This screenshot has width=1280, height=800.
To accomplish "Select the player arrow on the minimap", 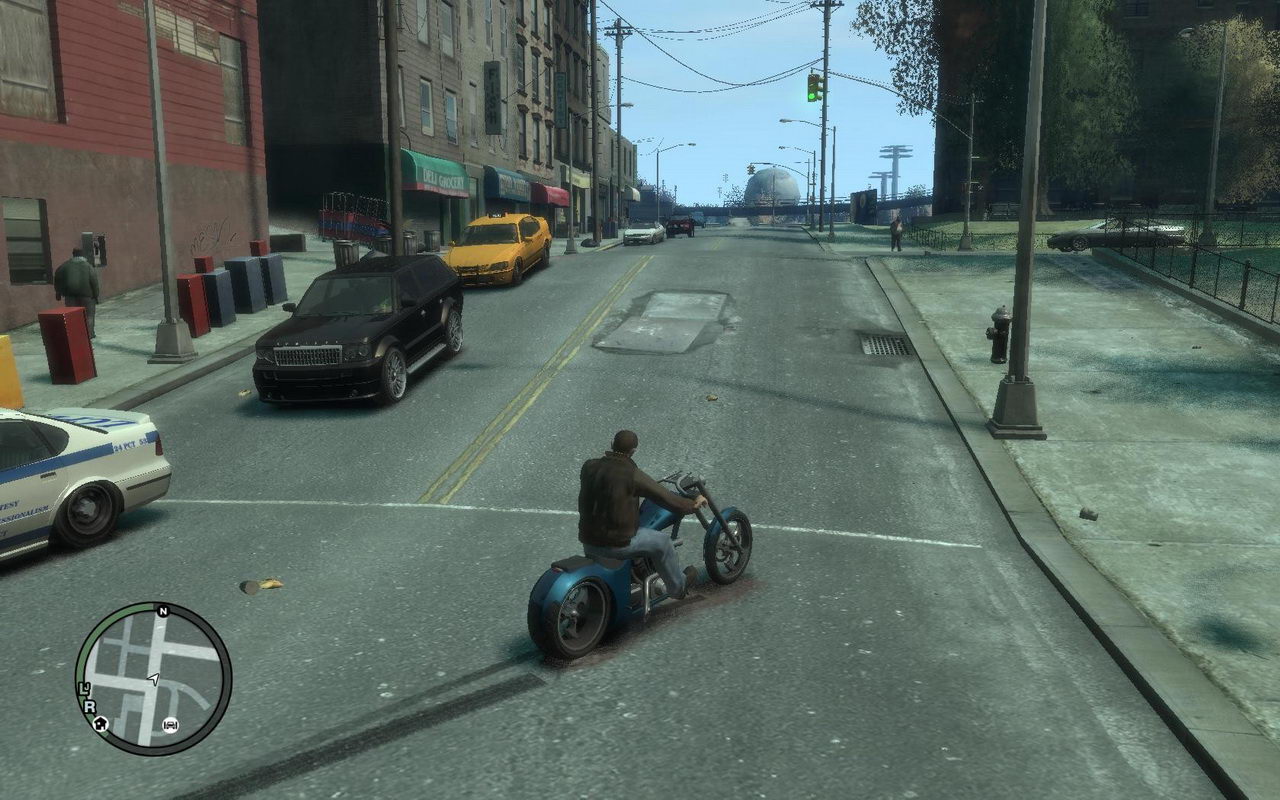I will pos(153,679).
